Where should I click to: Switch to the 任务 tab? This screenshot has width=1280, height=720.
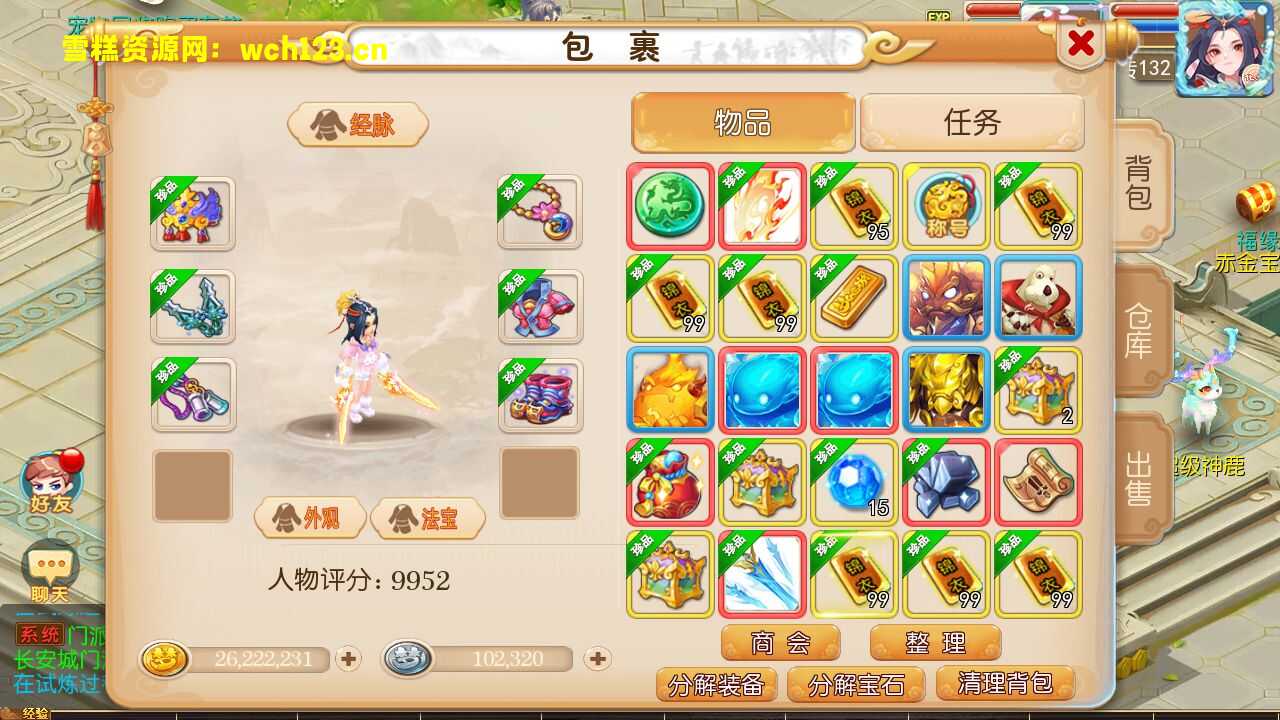pyautogui.click(x=971, y=122)
